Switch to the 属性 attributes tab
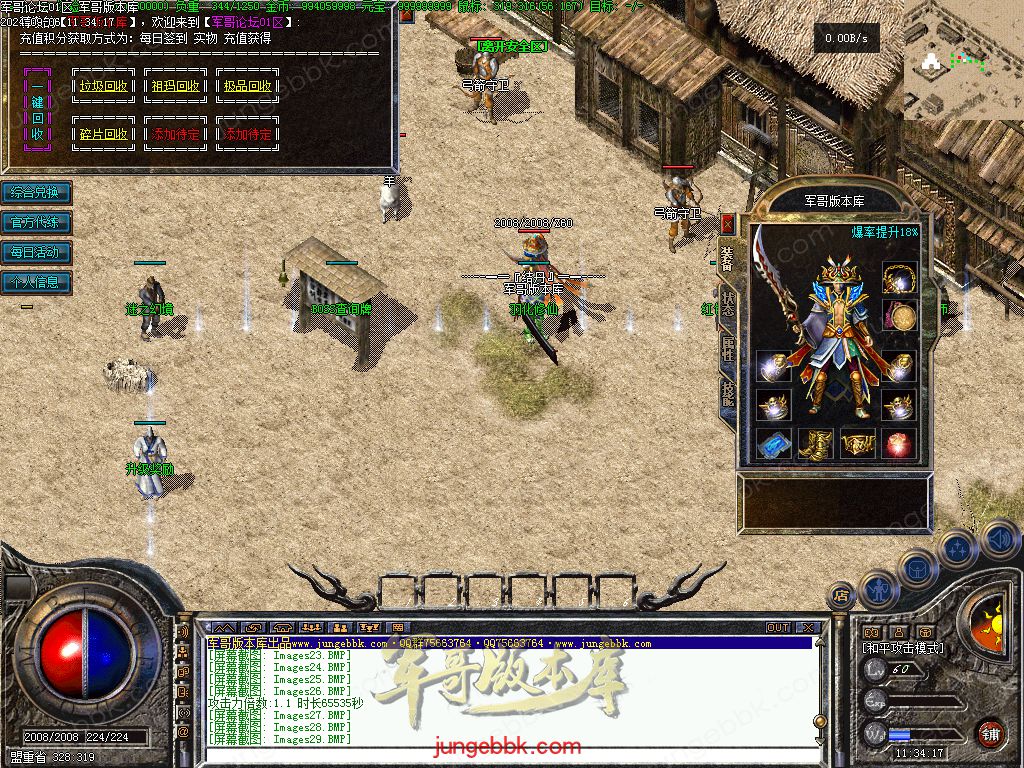Image resolution: width=1024 pixels, height=768 pixels. click(x=727, y=350)
